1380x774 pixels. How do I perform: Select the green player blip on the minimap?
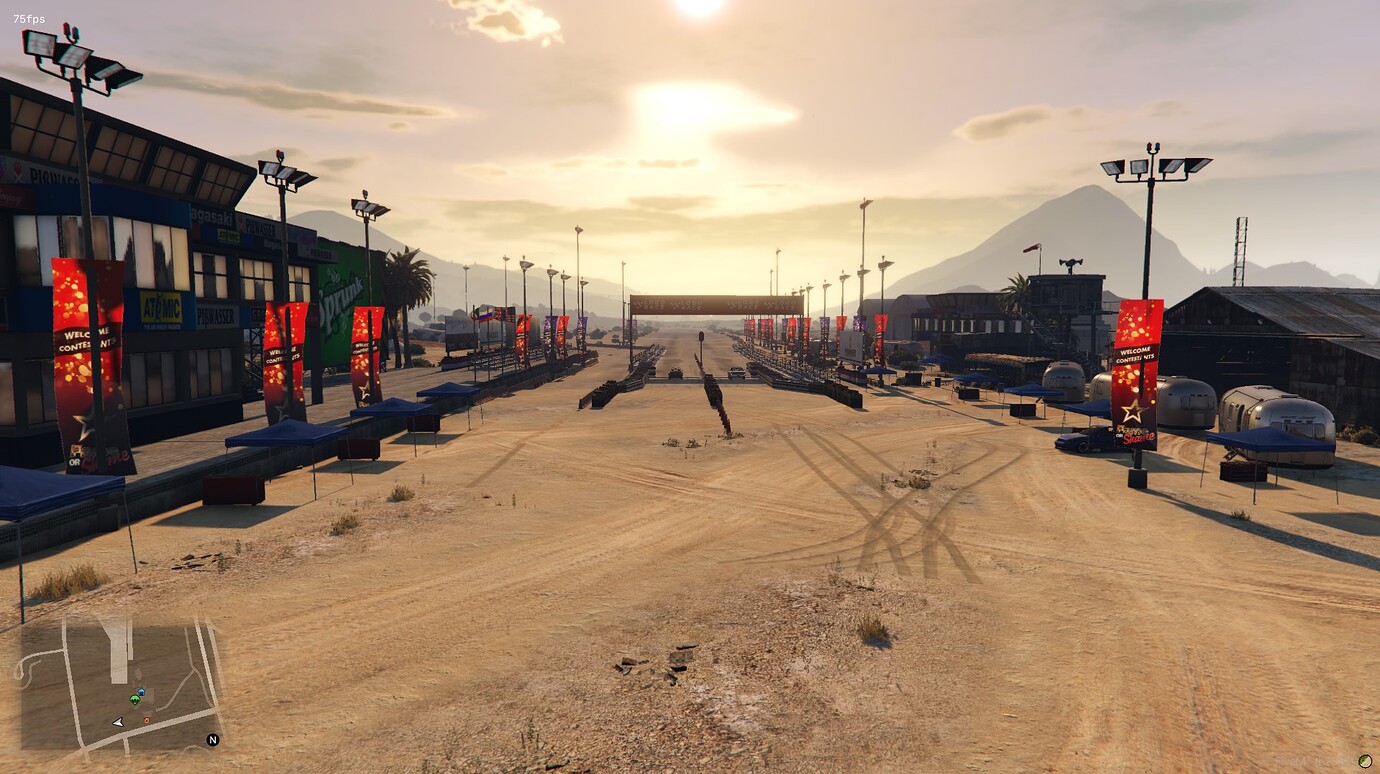point(135,700)
